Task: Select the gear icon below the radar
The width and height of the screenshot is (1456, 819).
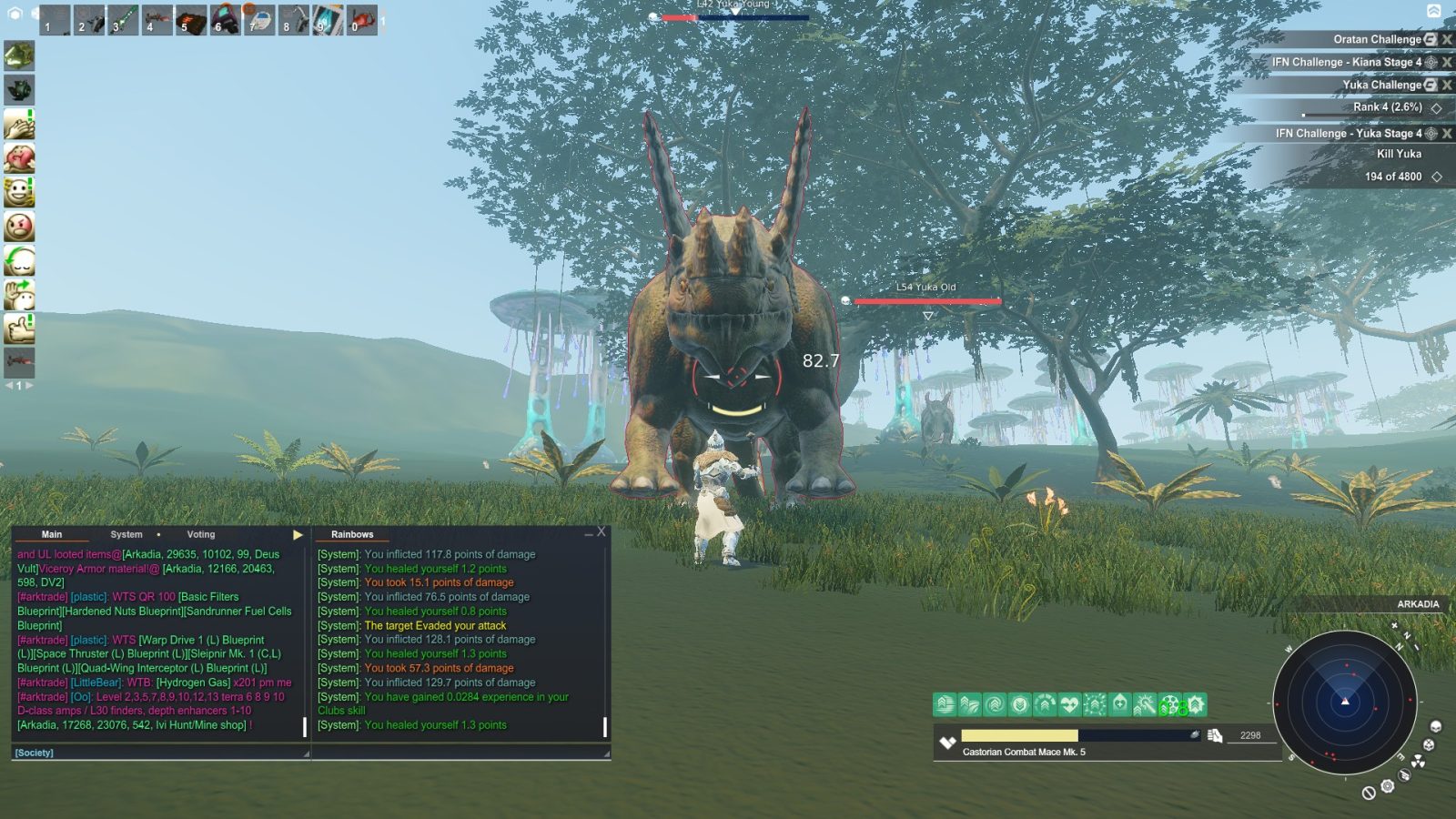Action: 1387,787
